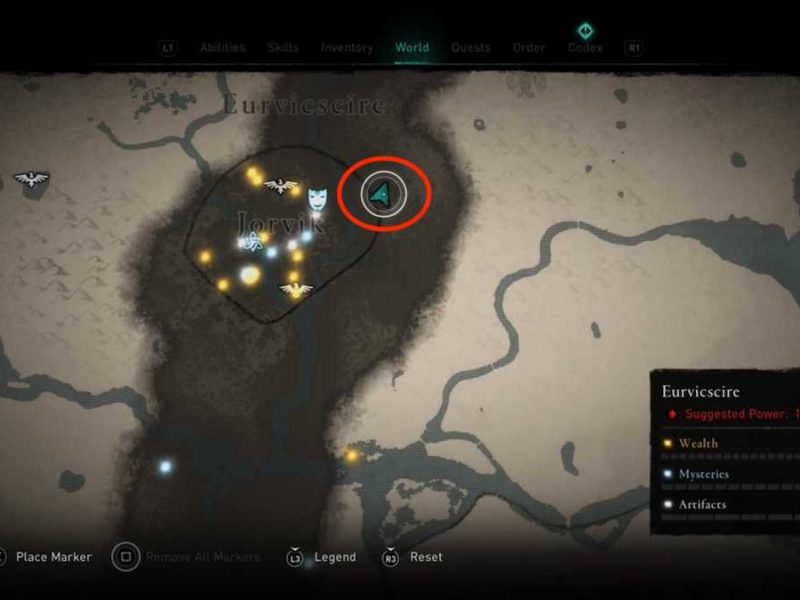This screenshot has width=800, height=600.
Task: Switch to the Abilities tab
Action: click(x=222, y=47)
